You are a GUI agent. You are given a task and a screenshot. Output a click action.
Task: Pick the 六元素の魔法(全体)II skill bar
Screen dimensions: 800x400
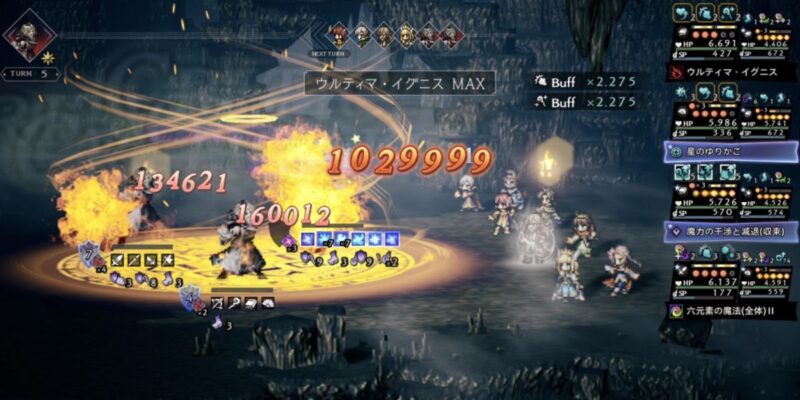pos(731,311)
